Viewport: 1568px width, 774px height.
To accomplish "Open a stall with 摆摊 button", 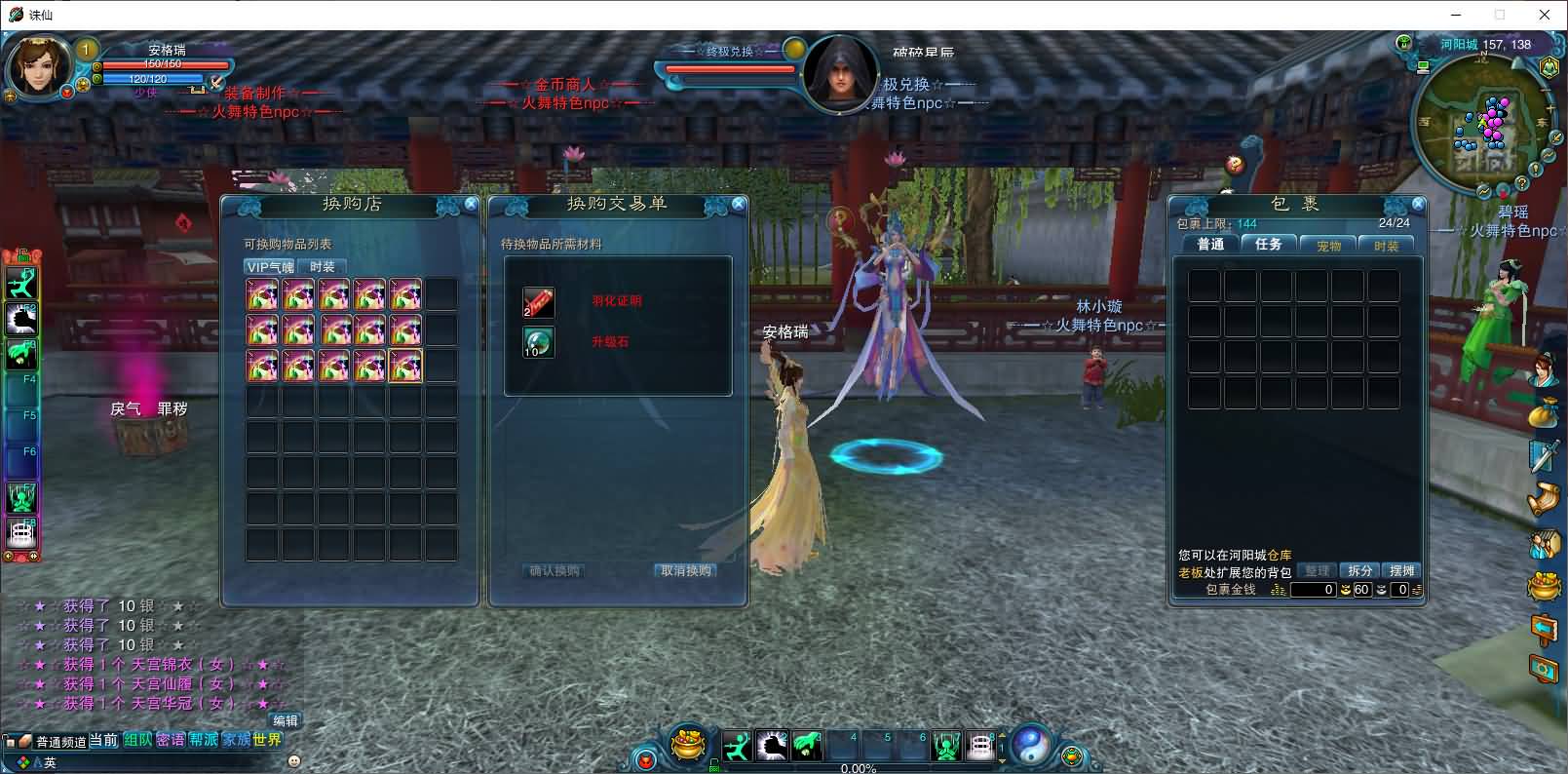I will pyautogui.click(x=1402, y=571).
